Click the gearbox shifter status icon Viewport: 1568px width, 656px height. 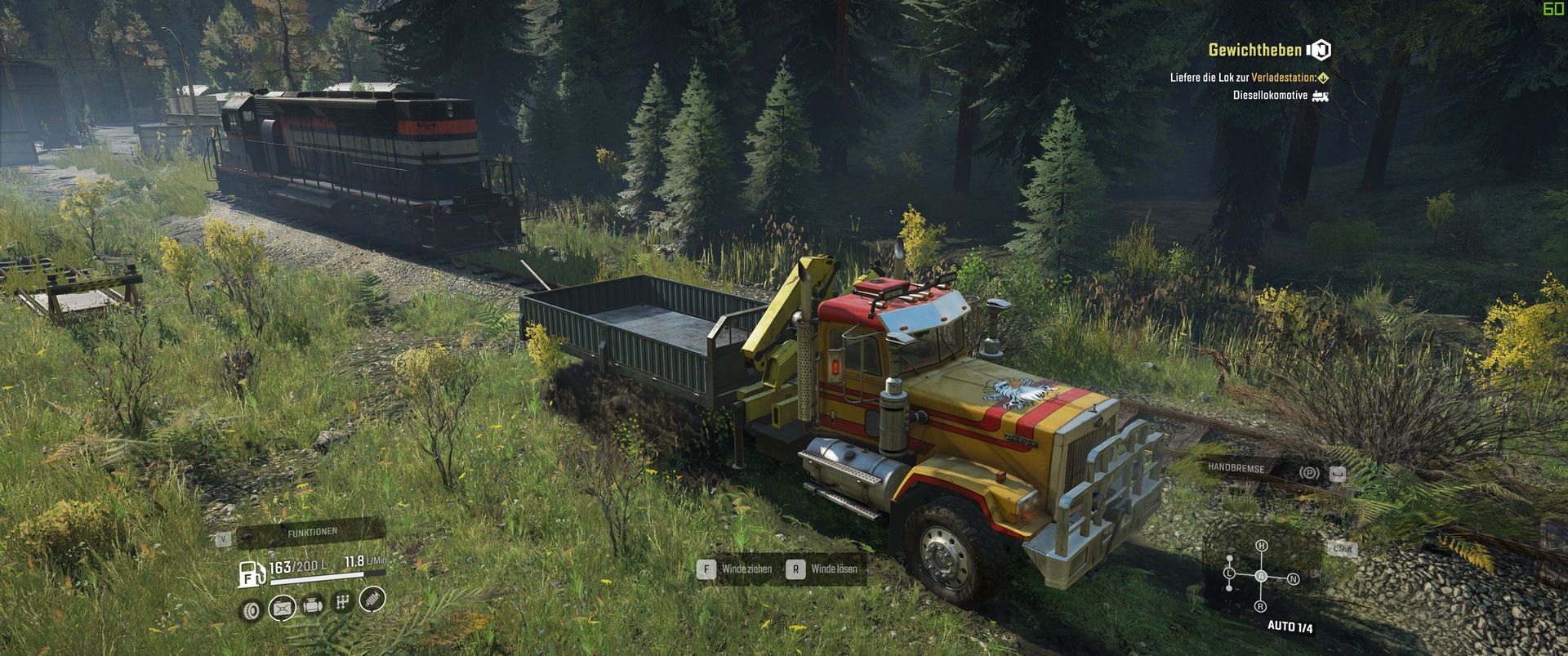343,603
